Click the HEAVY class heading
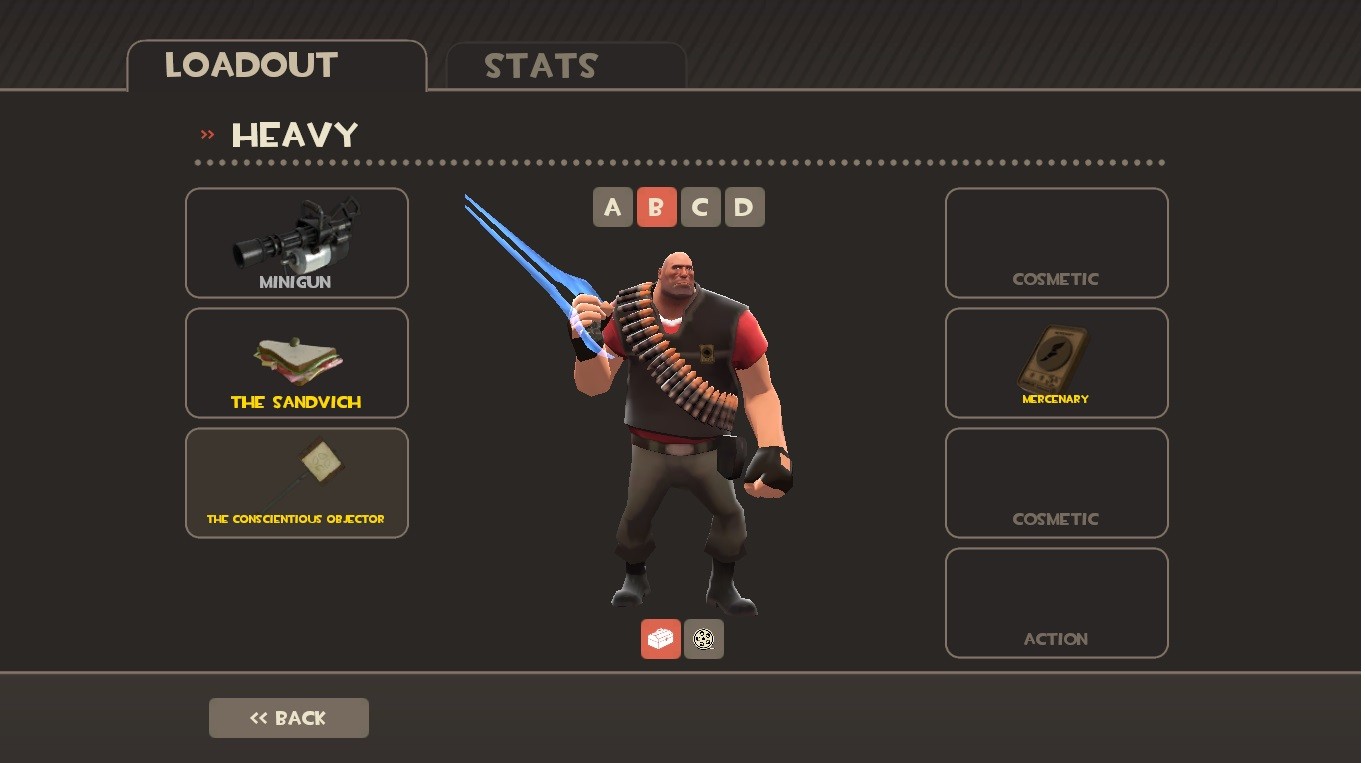The height and width of the screenshot is (763, 1365). pos(294,134)
